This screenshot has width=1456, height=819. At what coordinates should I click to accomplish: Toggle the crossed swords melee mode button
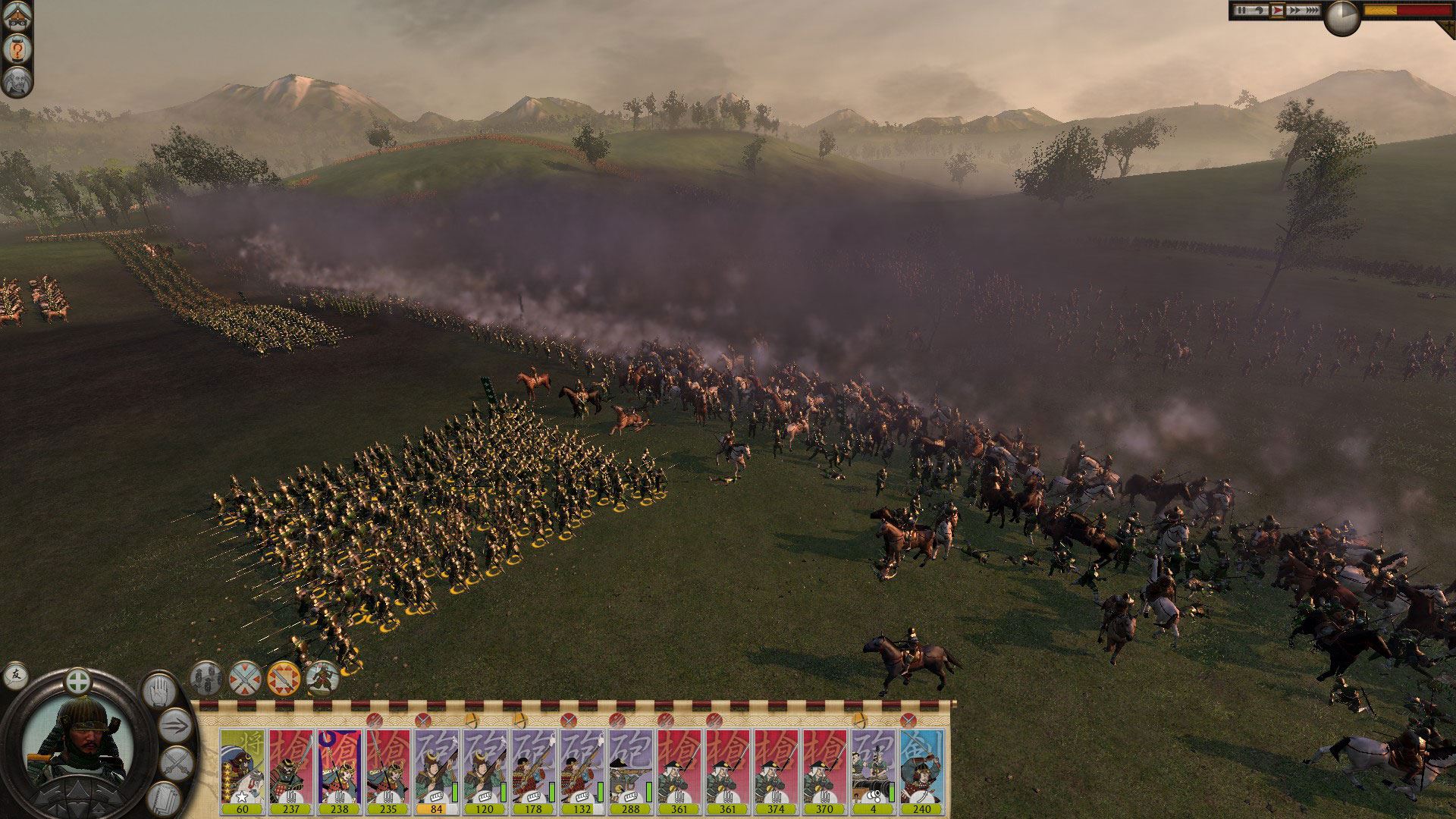(x=177, y=763)
